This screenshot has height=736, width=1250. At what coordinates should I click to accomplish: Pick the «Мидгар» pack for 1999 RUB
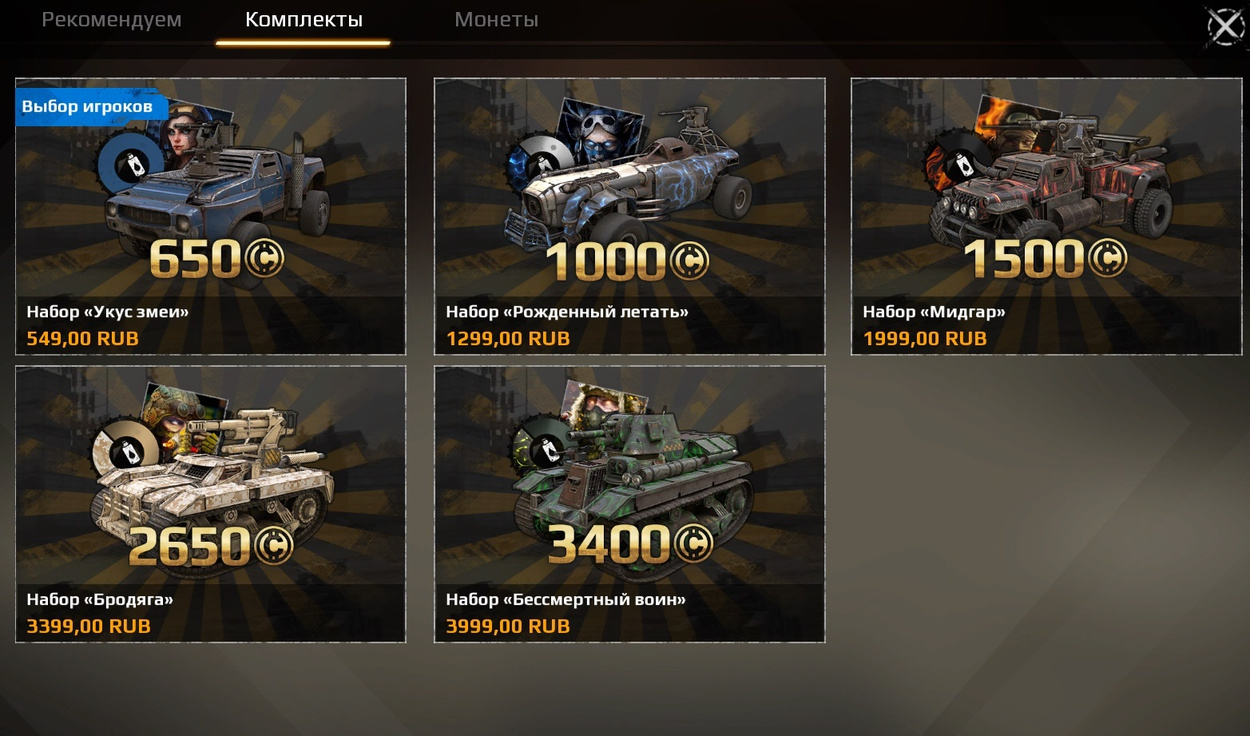pyautogui.click(x=1046, y=216)
